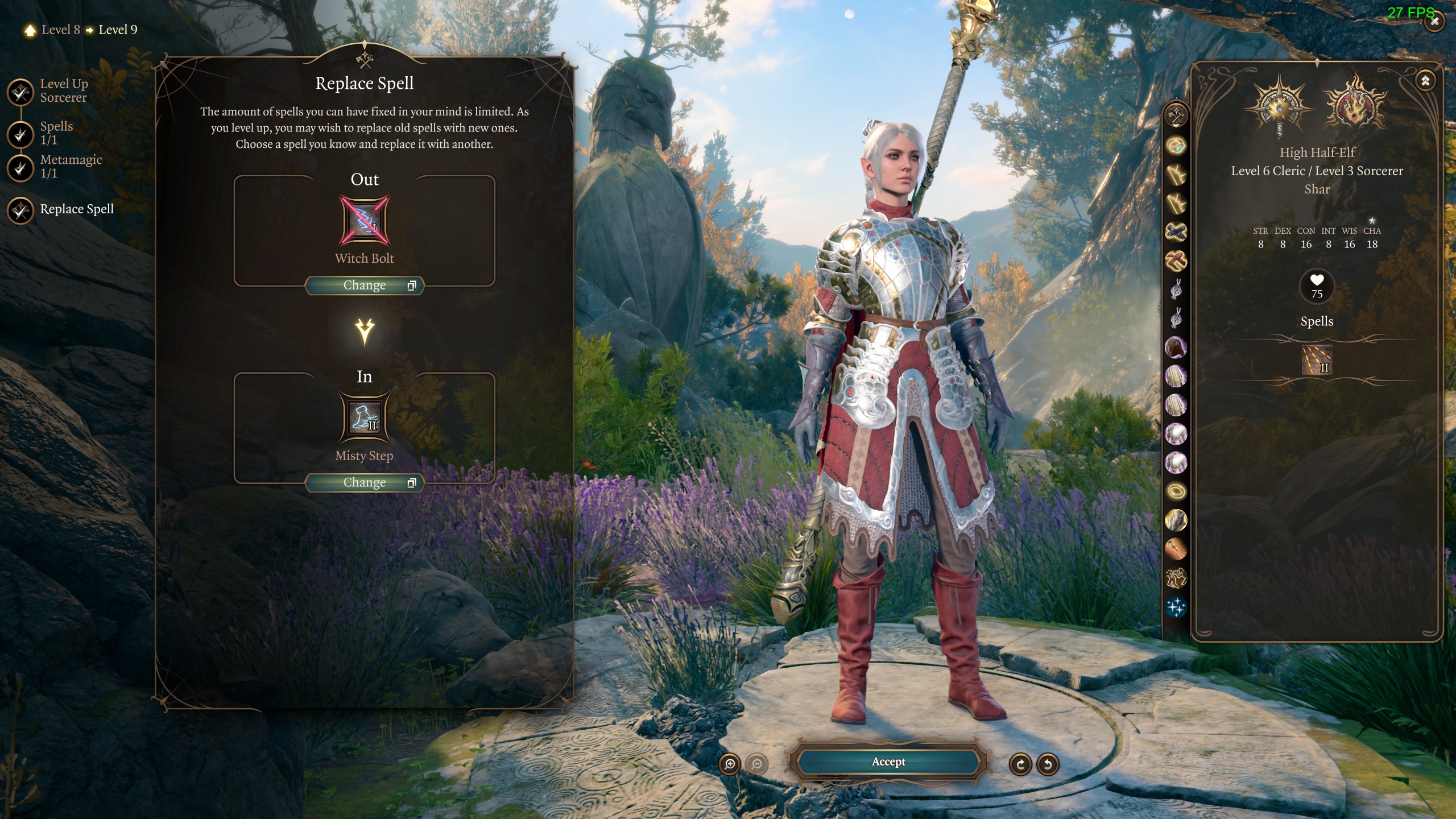Rotate character with clockwise arrow button

coord(1020,764)
